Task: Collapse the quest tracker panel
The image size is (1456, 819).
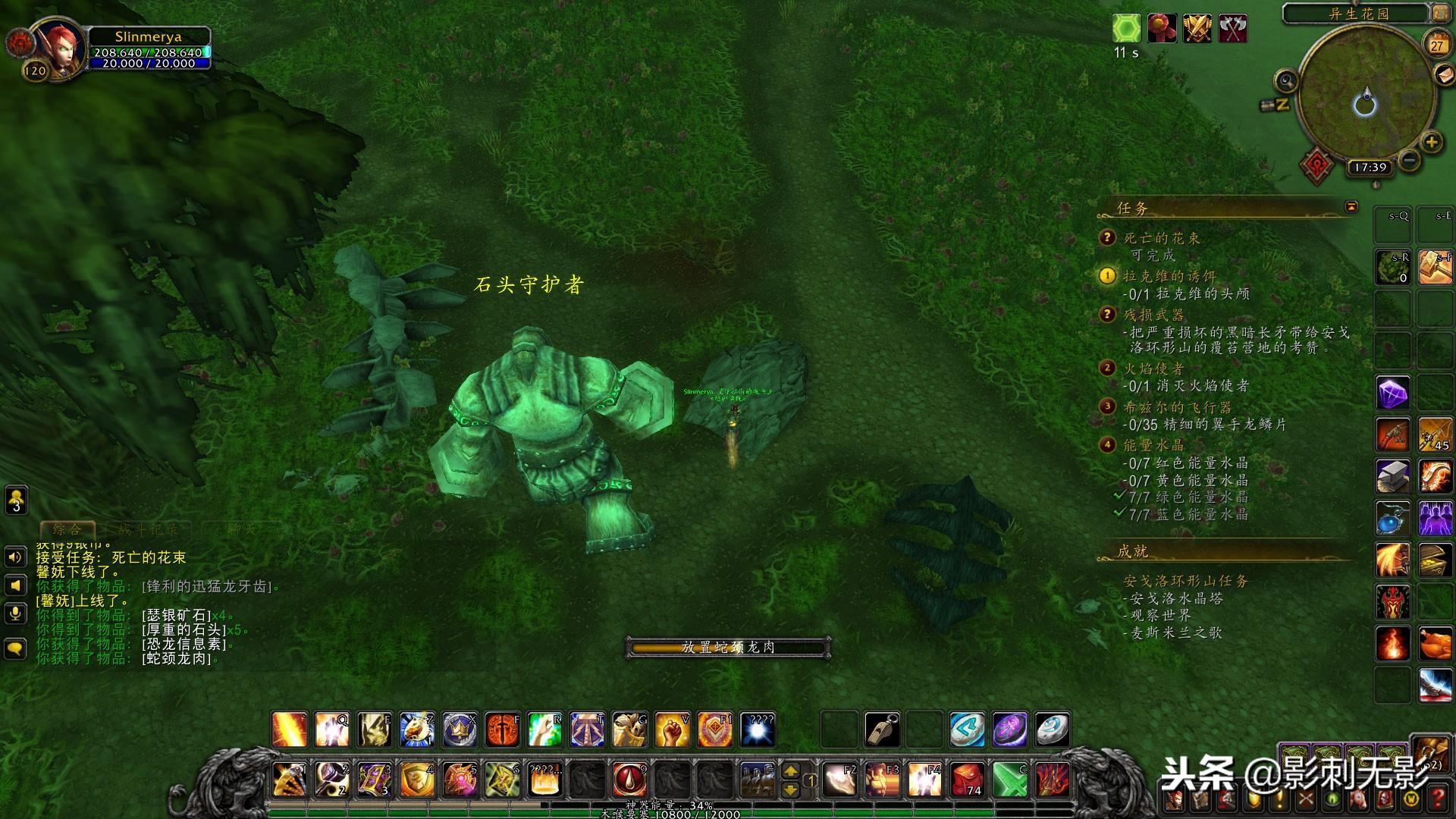Action: coord(1351,206)
